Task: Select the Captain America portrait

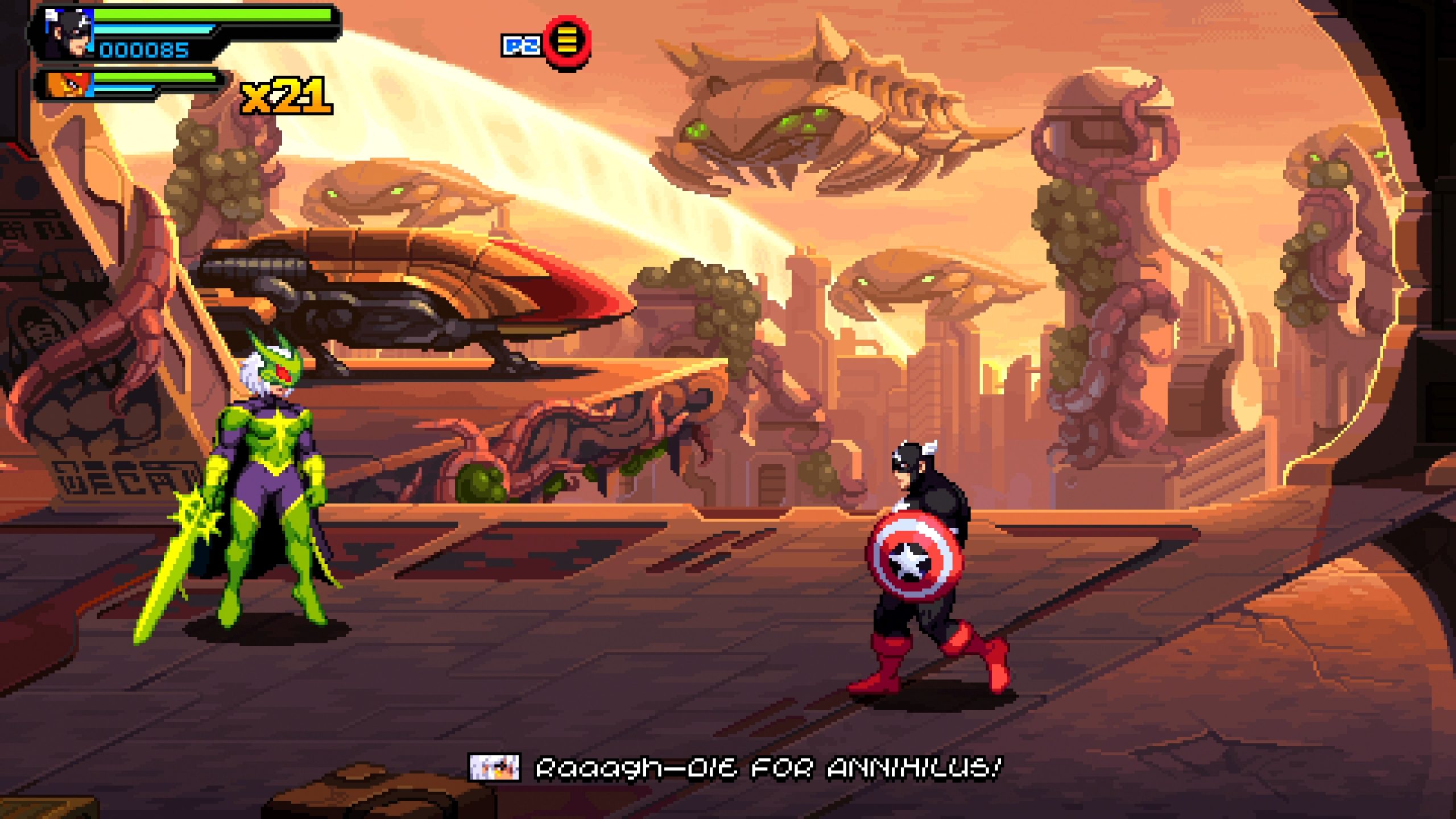Action: [69, 33]
